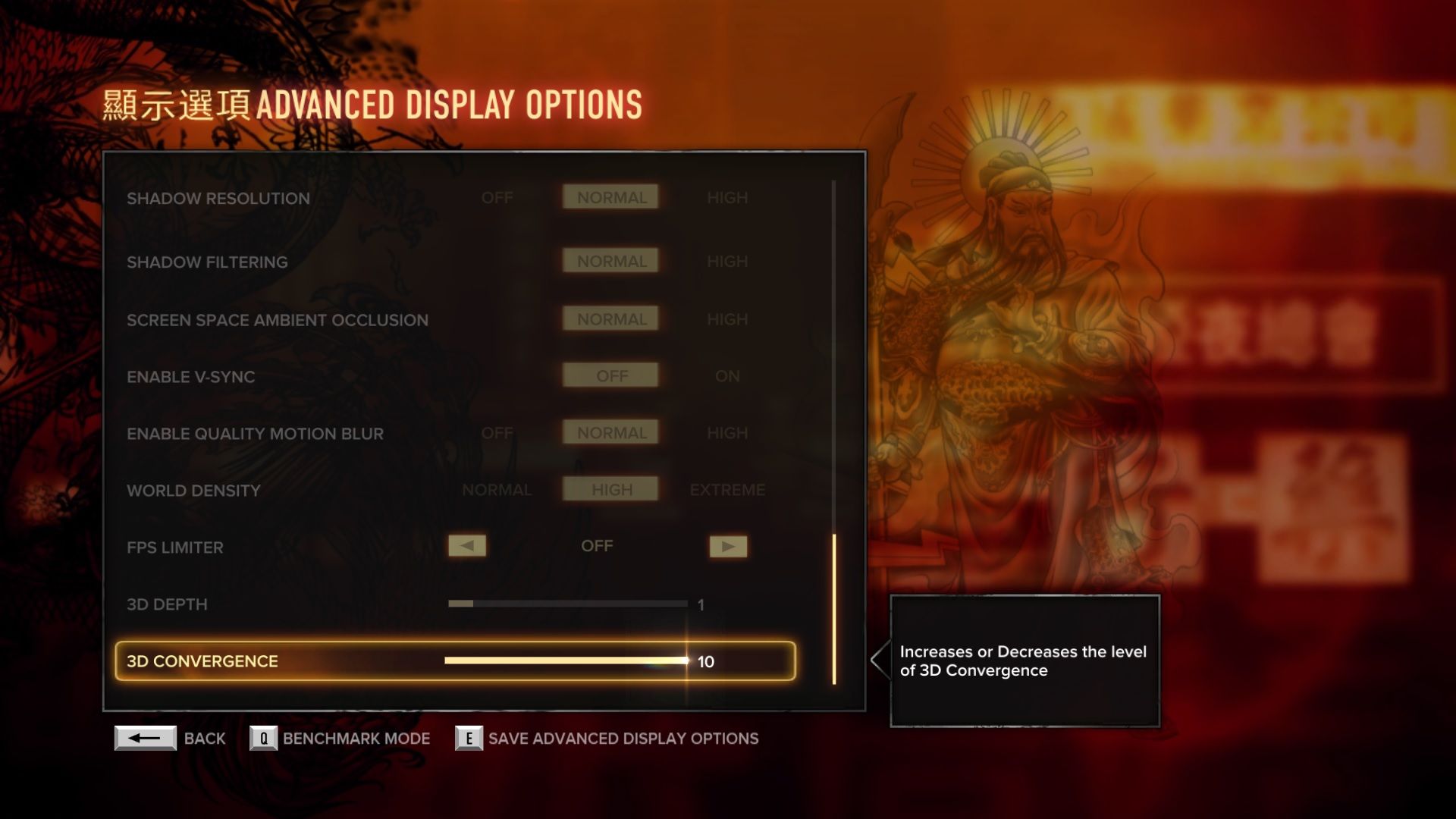
Task: Adjust the 3D Depth slider
Action: coord(567,604)
